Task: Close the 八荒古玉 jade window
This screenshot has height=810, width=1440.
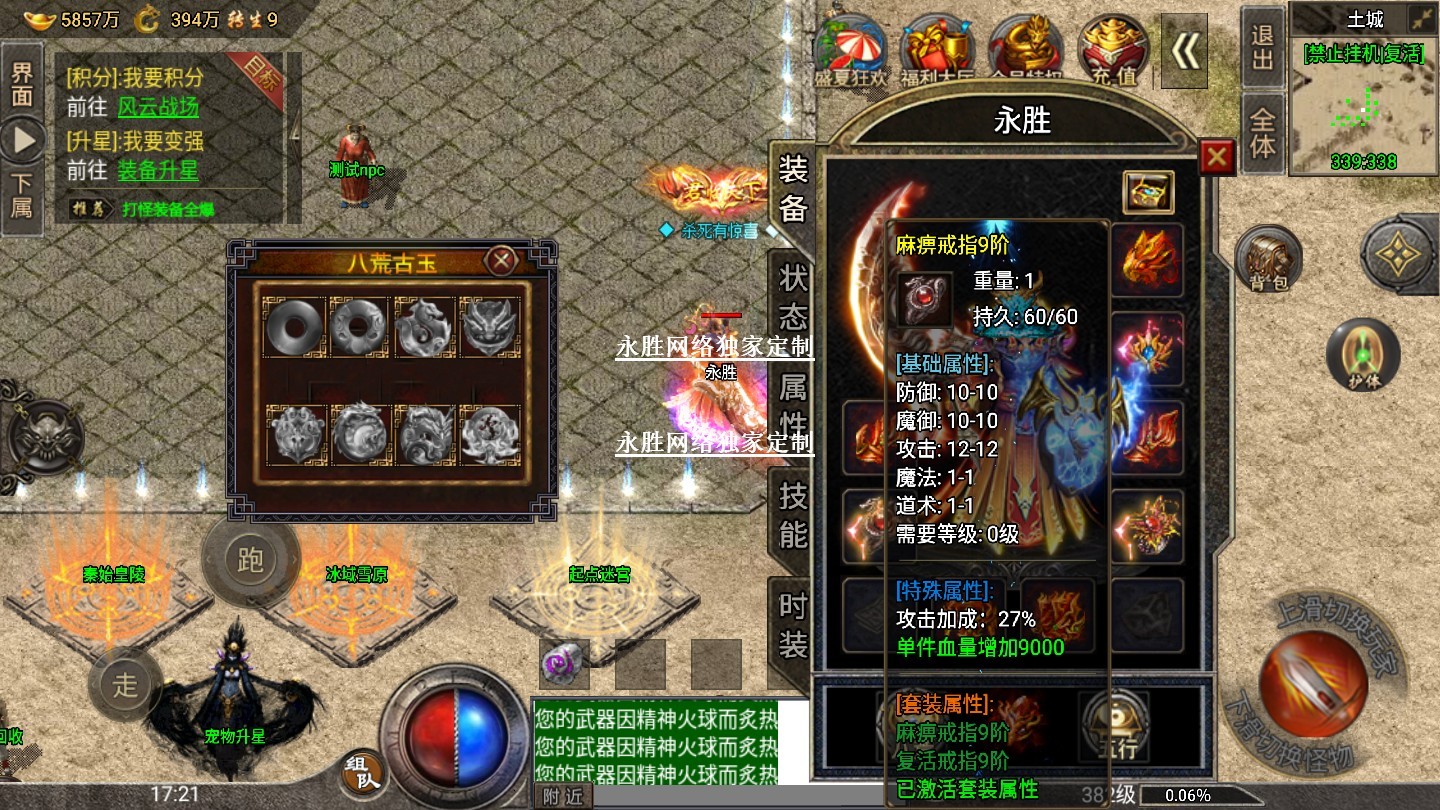Action: tap(501, 261)
